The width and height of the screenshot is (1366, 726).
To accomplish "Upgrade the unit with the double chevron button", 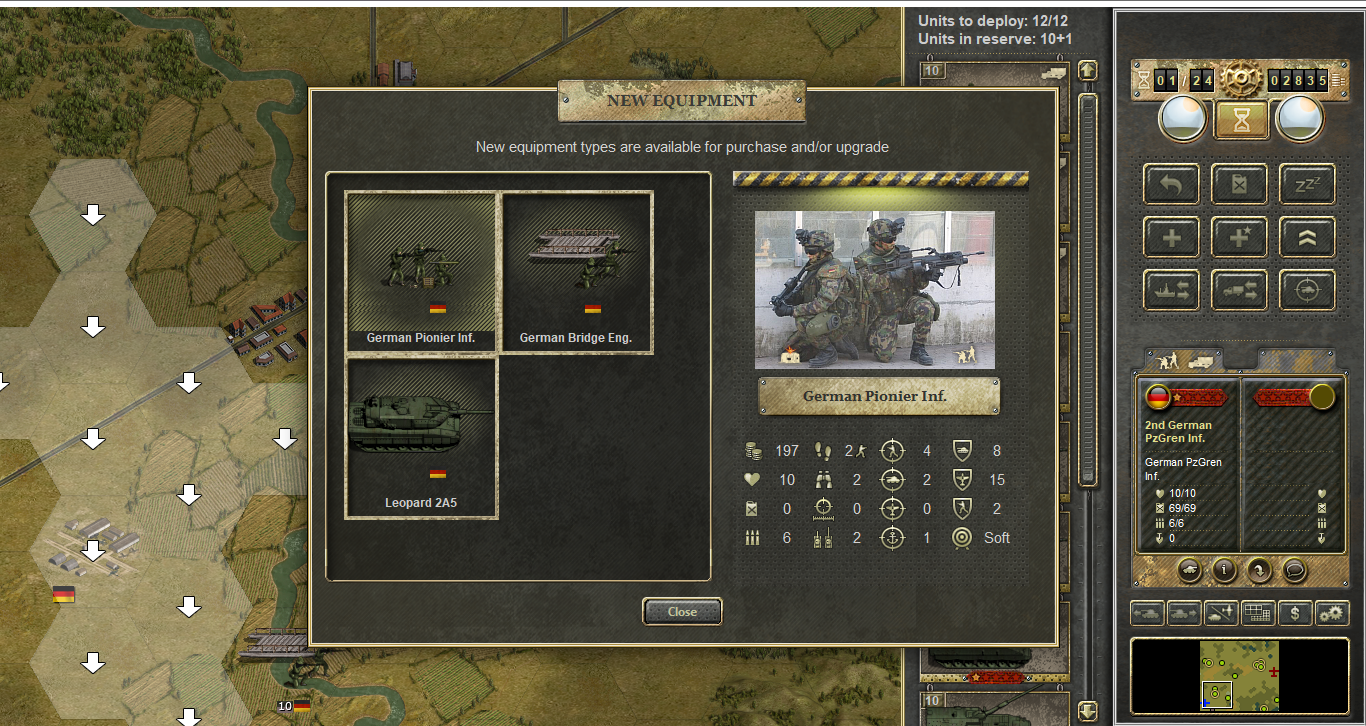I will (x=1307, y=237).
